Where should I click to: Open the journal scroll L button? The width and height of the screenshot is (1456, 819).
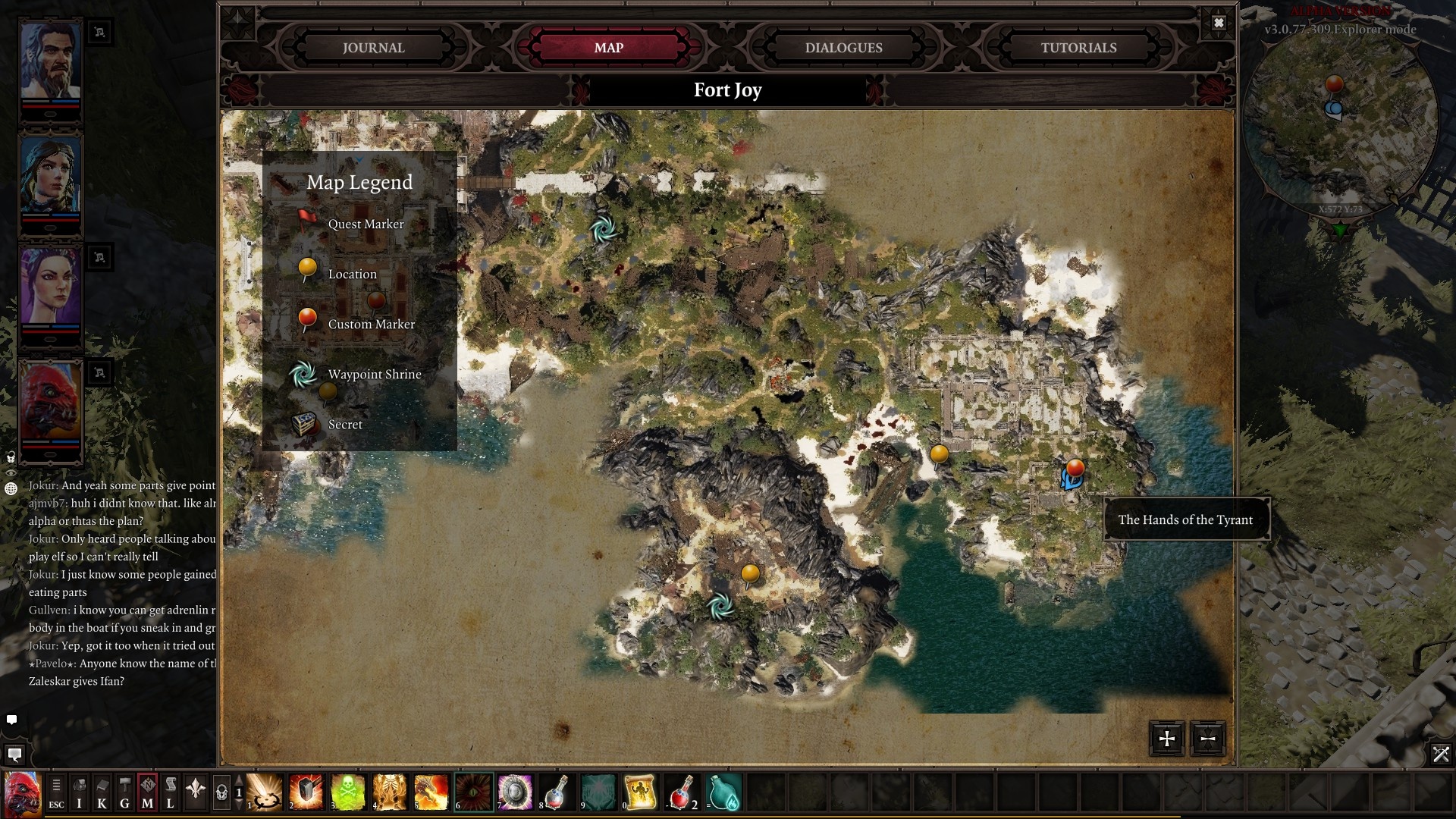[x=170, y=793]
